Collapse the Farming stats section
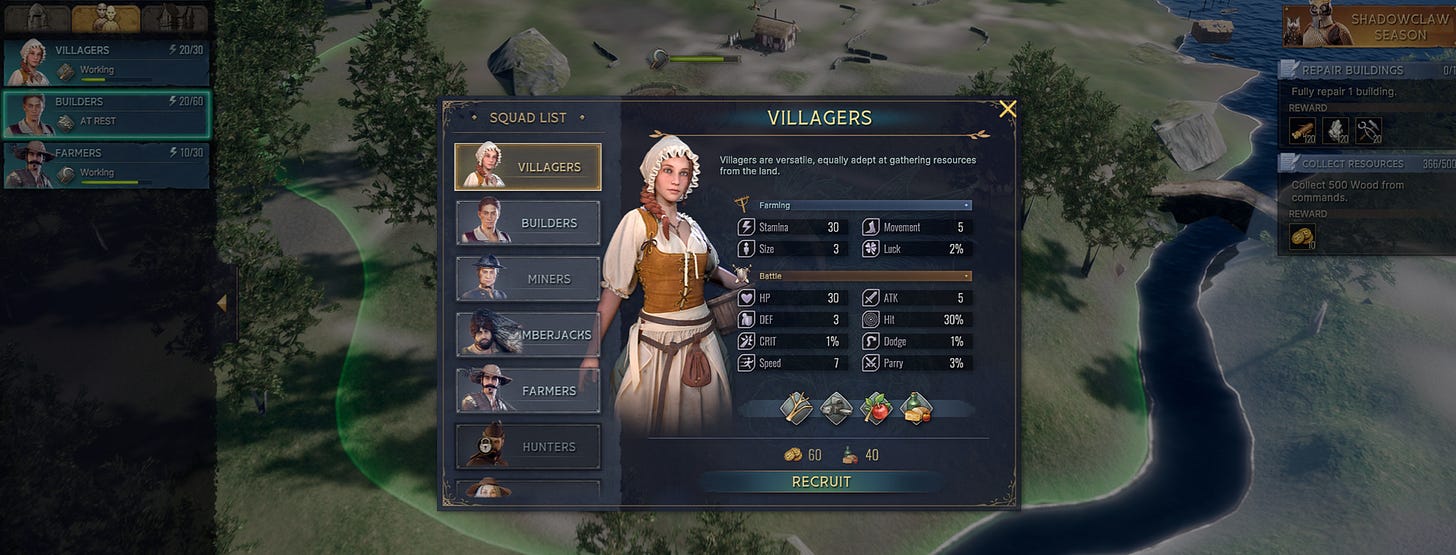1456x555 pixels. (x=966, y=205)
